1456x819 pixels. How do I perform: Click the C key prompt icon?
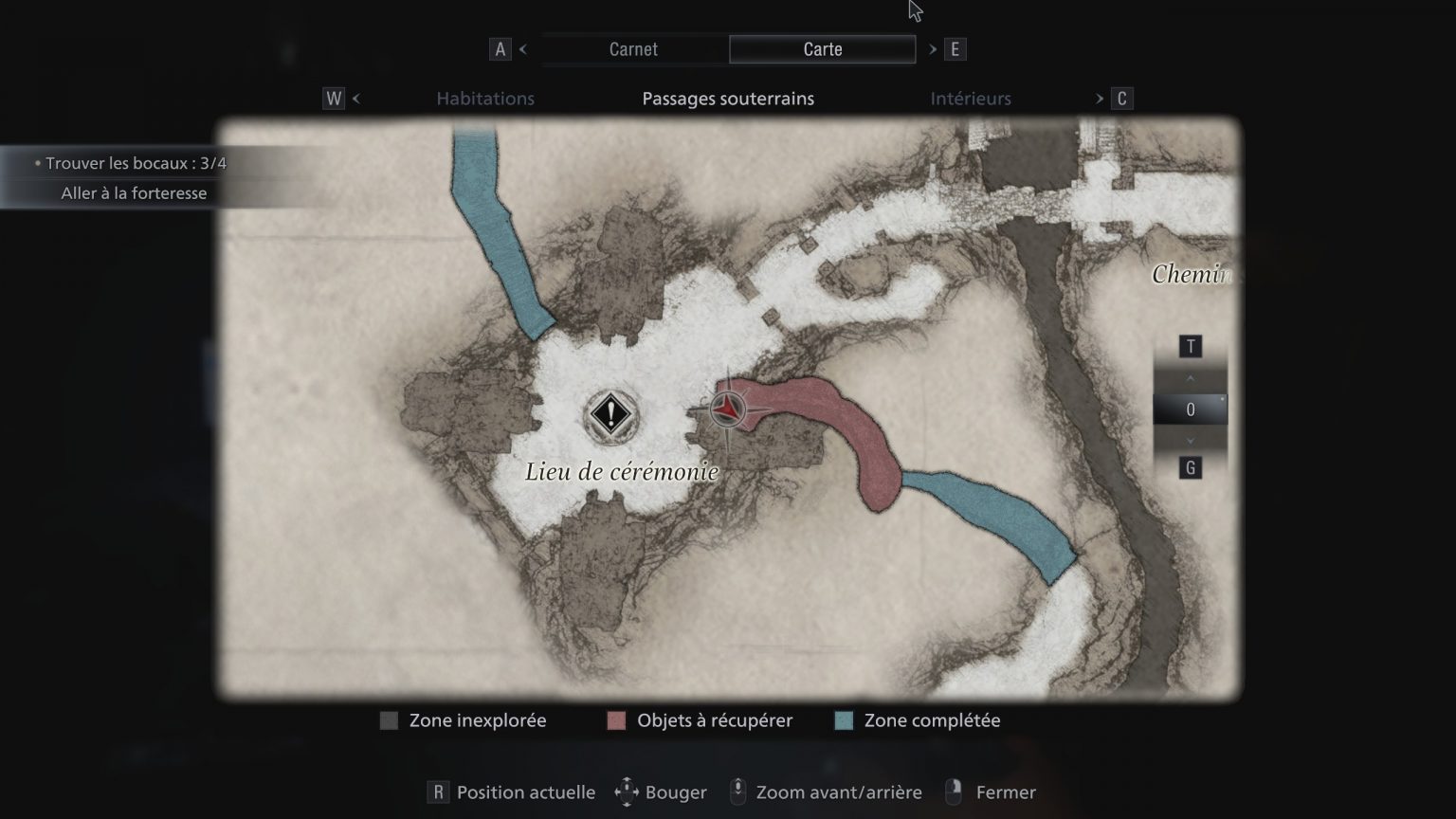(x=1121, y=98)
